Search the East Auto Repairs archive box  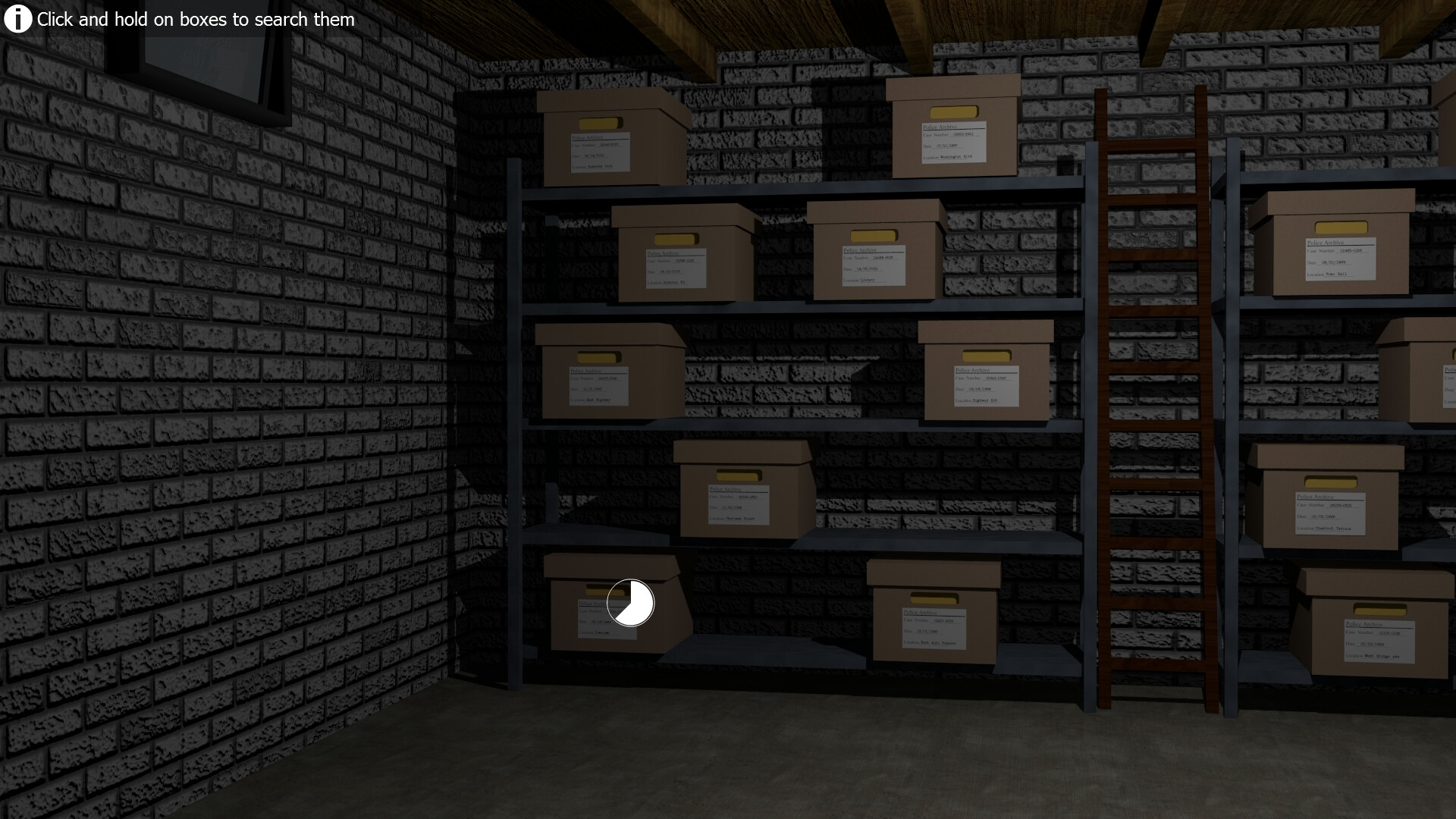(933, 614)
